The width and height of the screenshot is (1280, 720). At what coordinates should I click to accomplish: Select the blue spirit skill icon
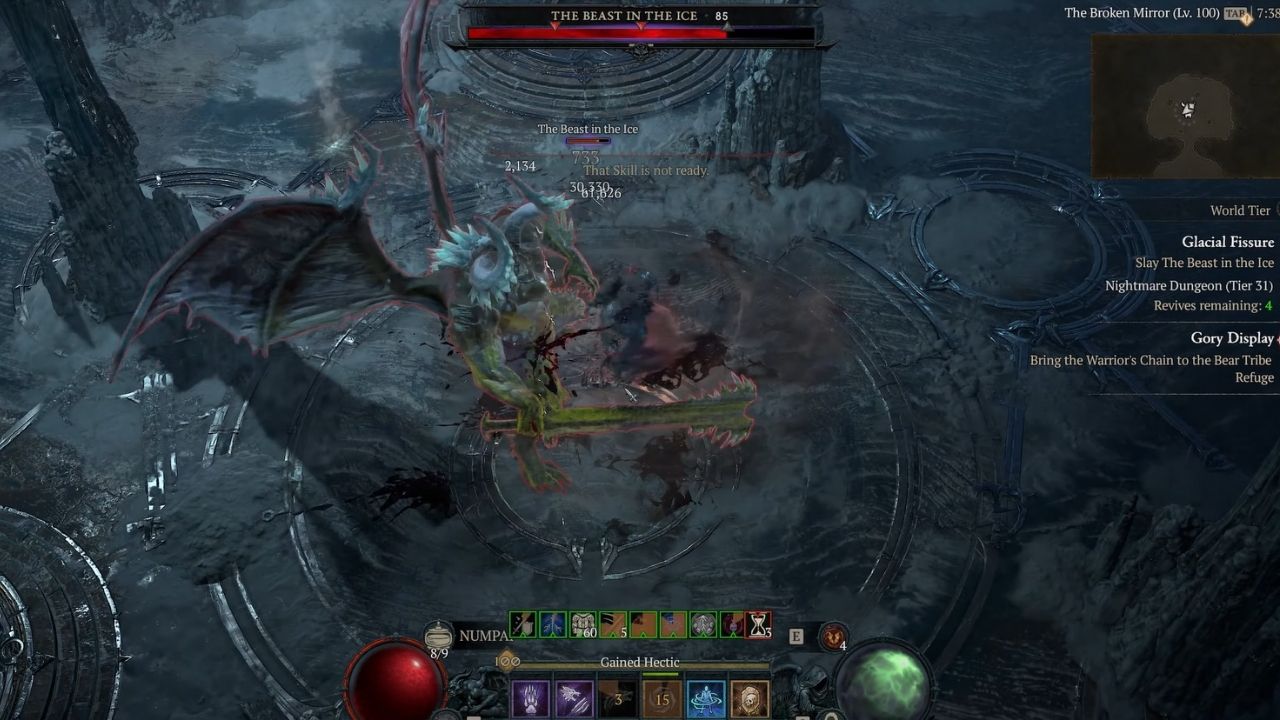[705, 698]
